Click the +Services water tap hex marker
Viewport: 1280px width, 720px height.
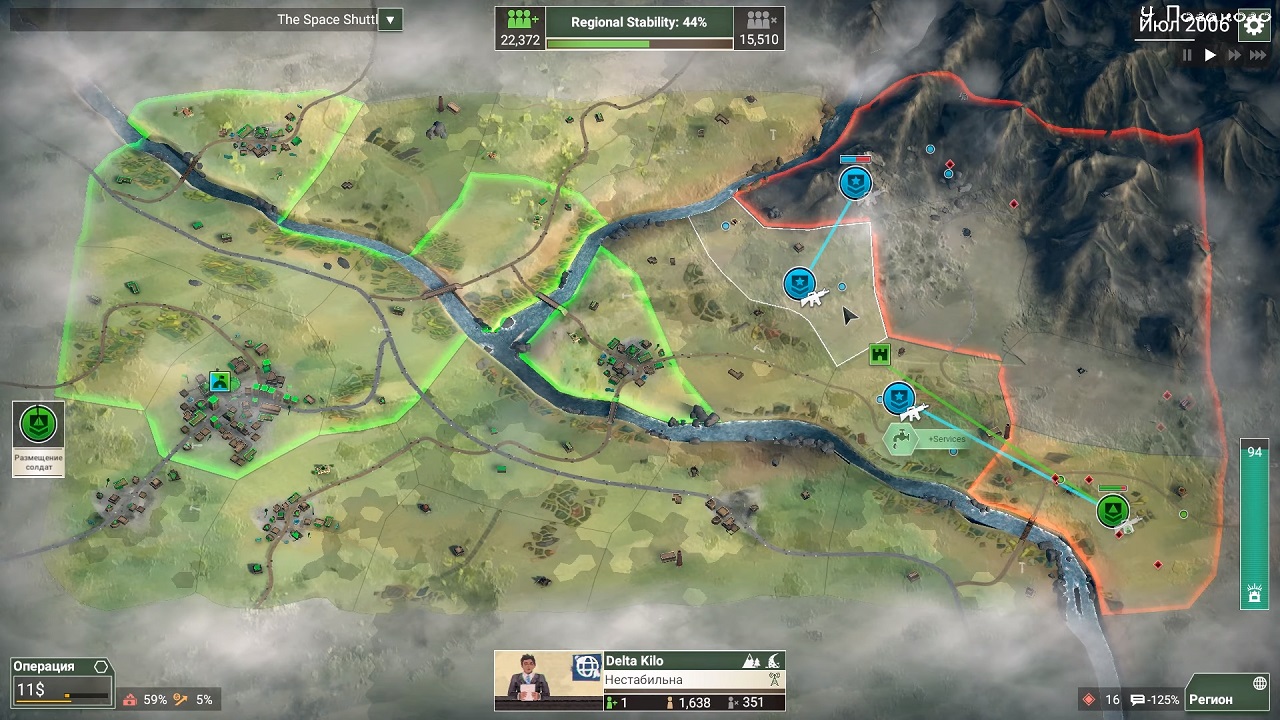point(901,438)
